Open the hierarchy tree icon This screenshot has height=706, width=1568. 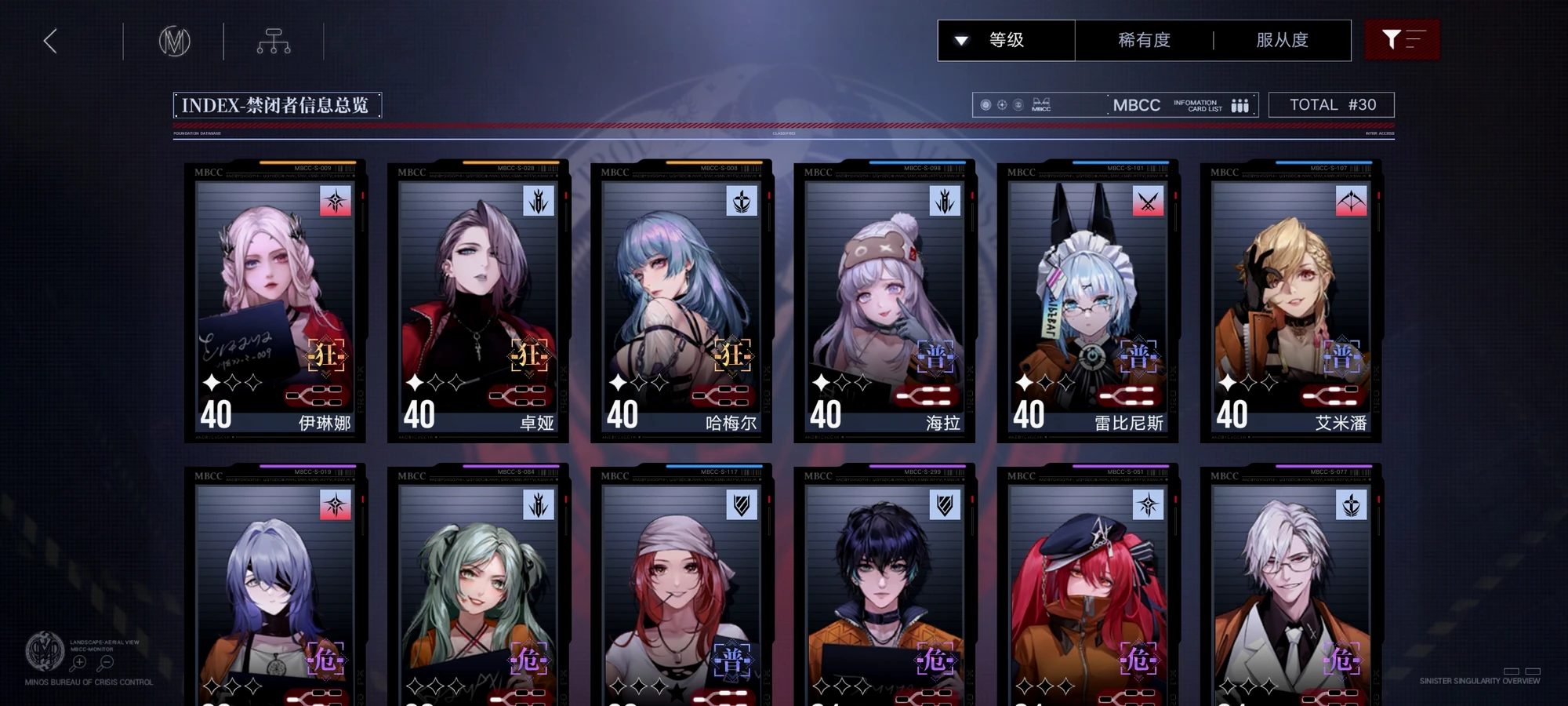(x=274, y=41)
